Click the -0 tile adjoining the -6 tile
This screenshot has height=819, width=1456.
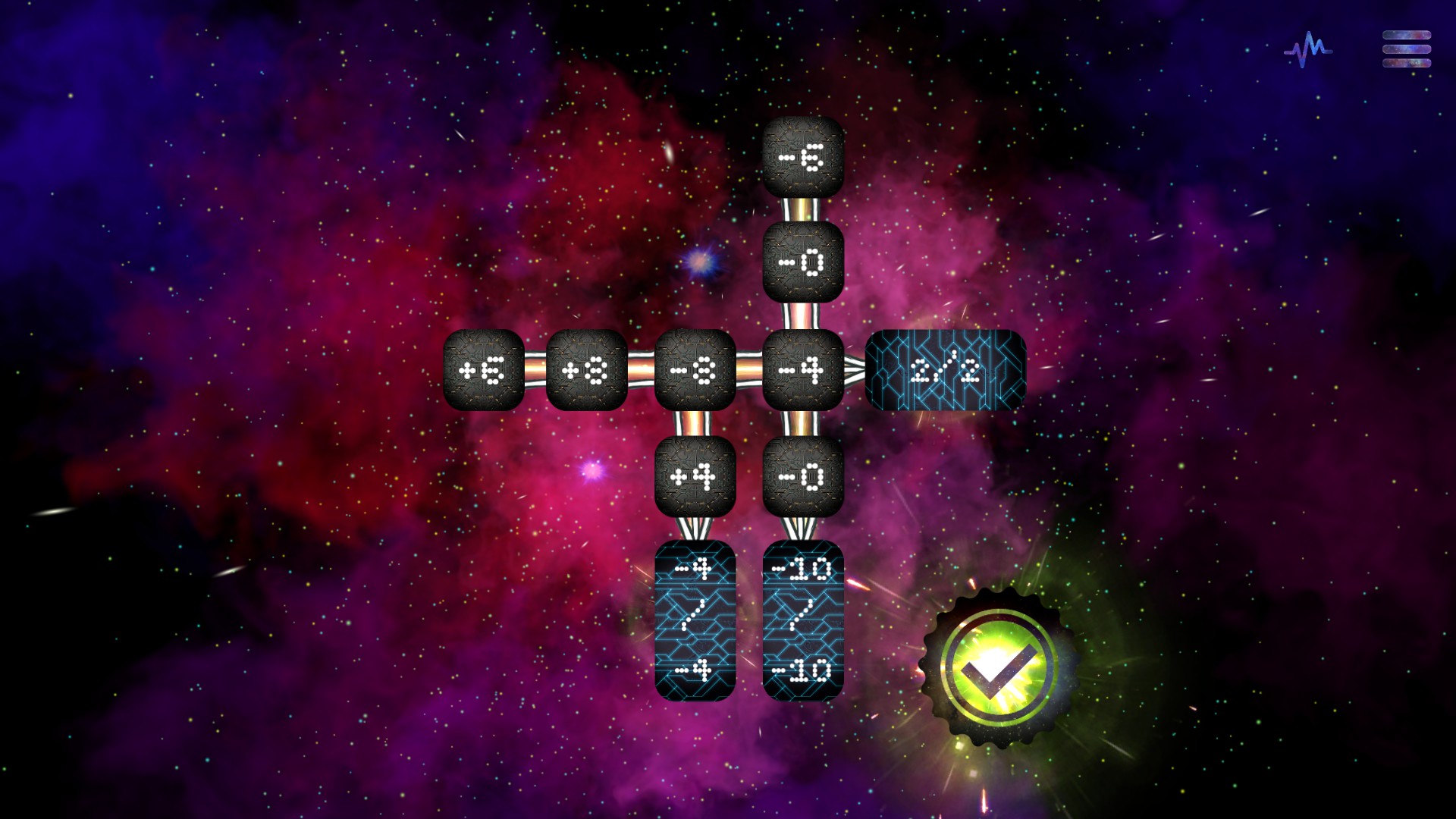803,262
